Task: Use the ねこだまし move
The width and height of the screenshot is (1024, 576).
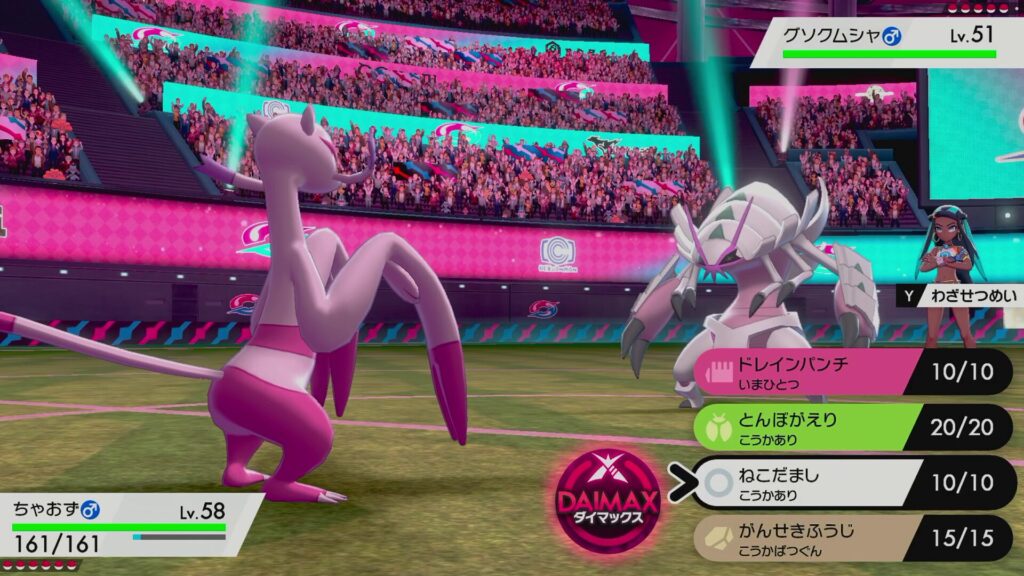Action: pos(820,482)
